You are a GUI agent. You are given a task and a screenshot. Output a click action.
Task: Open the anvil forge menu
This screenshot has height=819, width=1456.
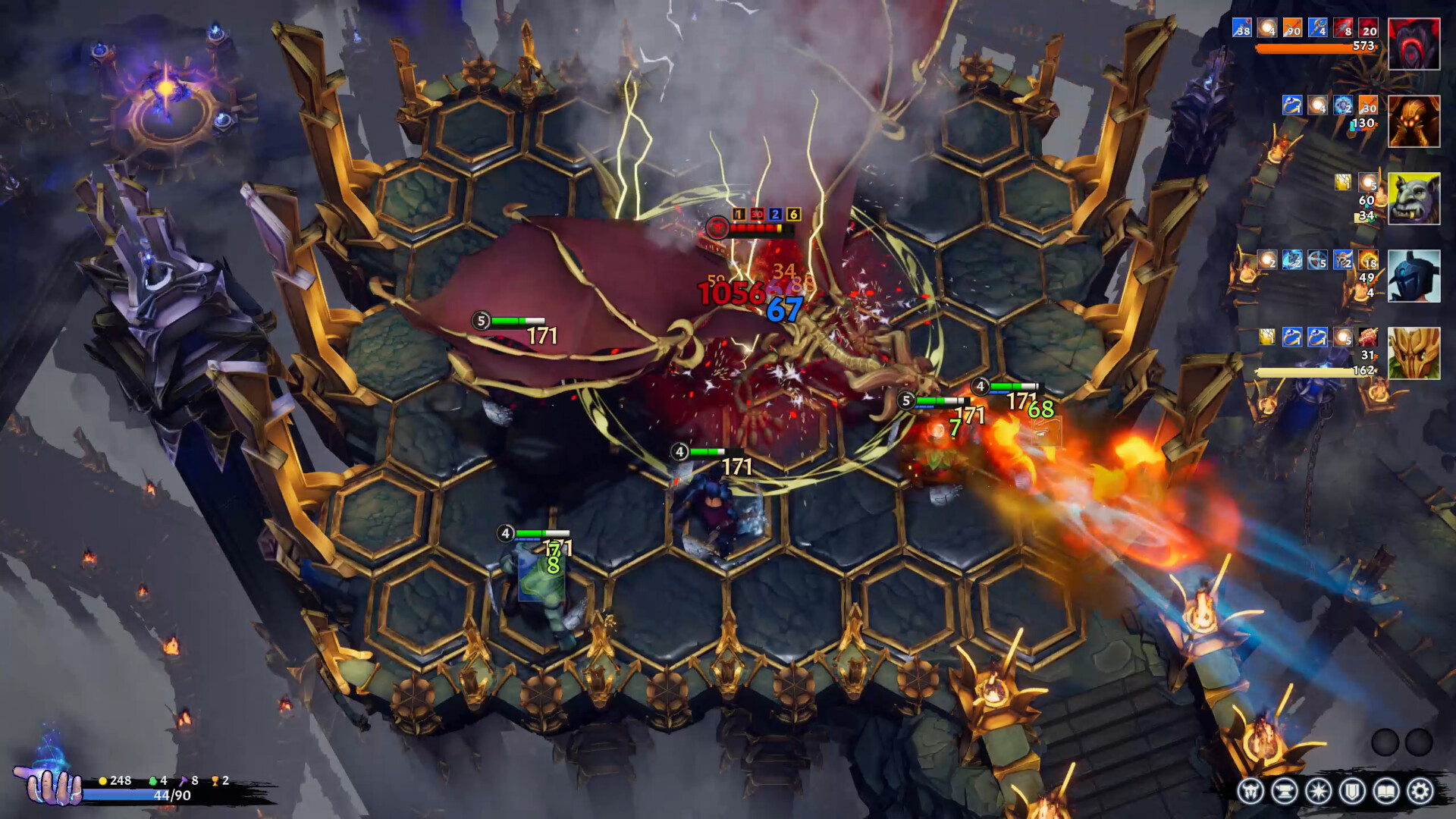(1287, 790)
